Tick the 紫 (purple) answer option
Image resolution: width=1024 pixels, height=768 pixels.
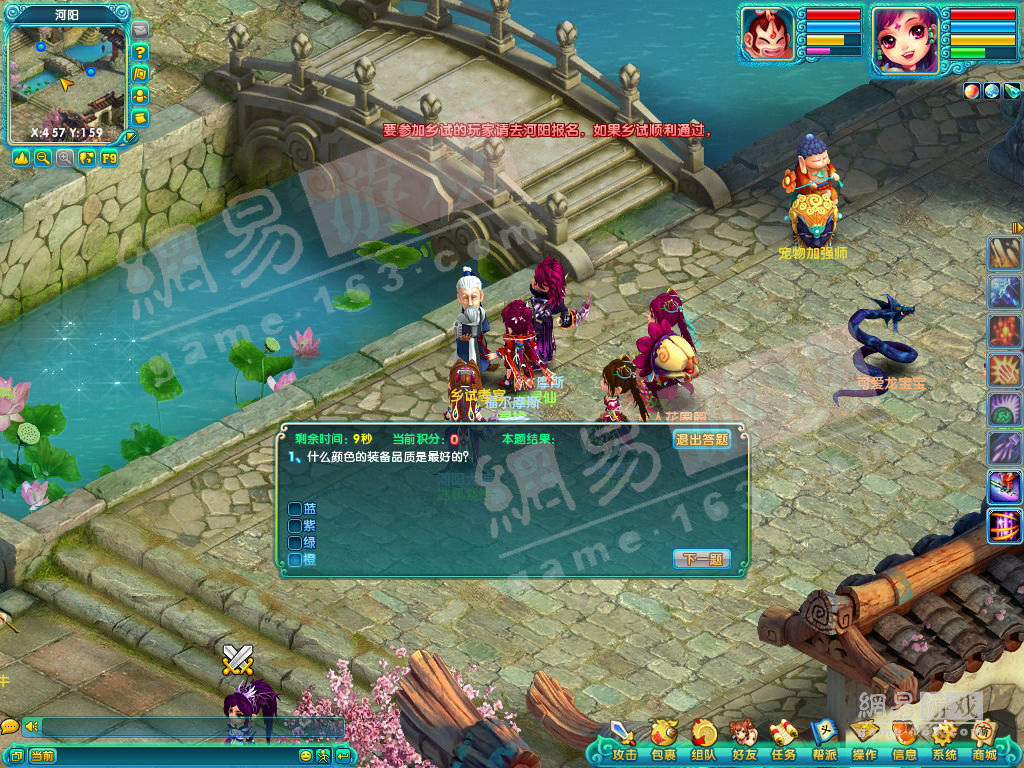[295, 525]
